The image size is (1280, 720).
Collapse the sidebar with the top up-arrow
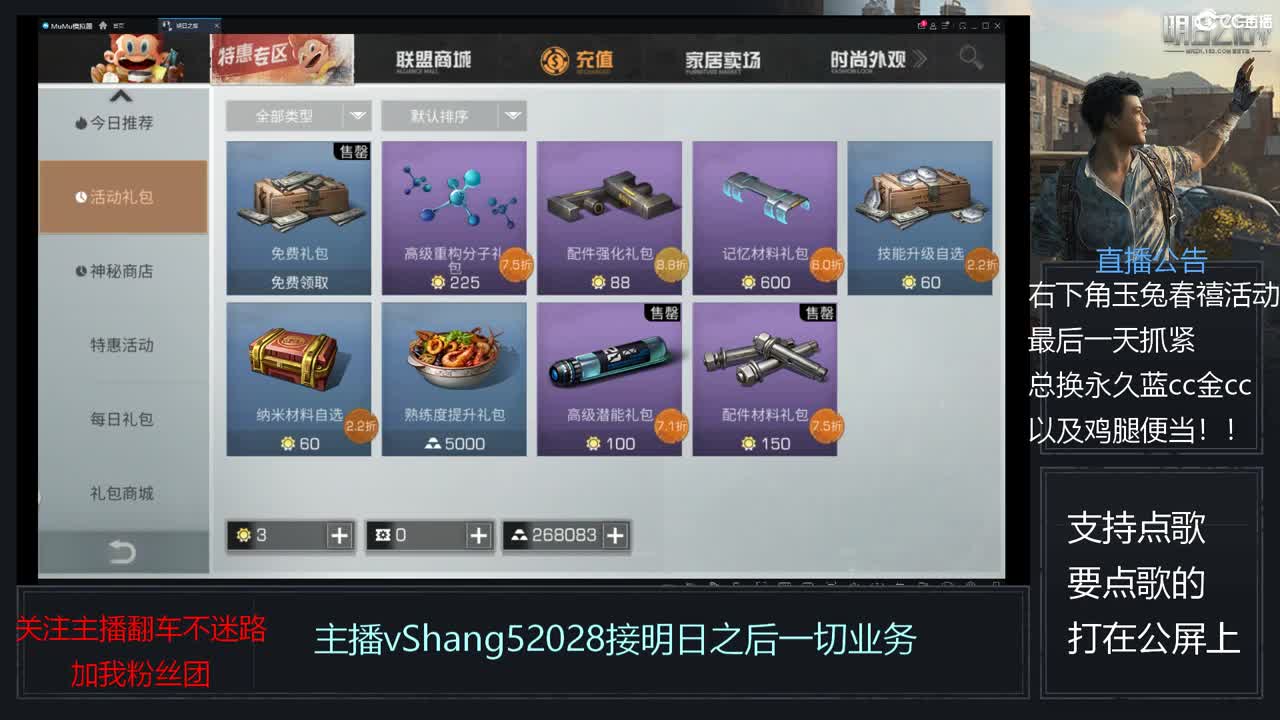[122, 97]
